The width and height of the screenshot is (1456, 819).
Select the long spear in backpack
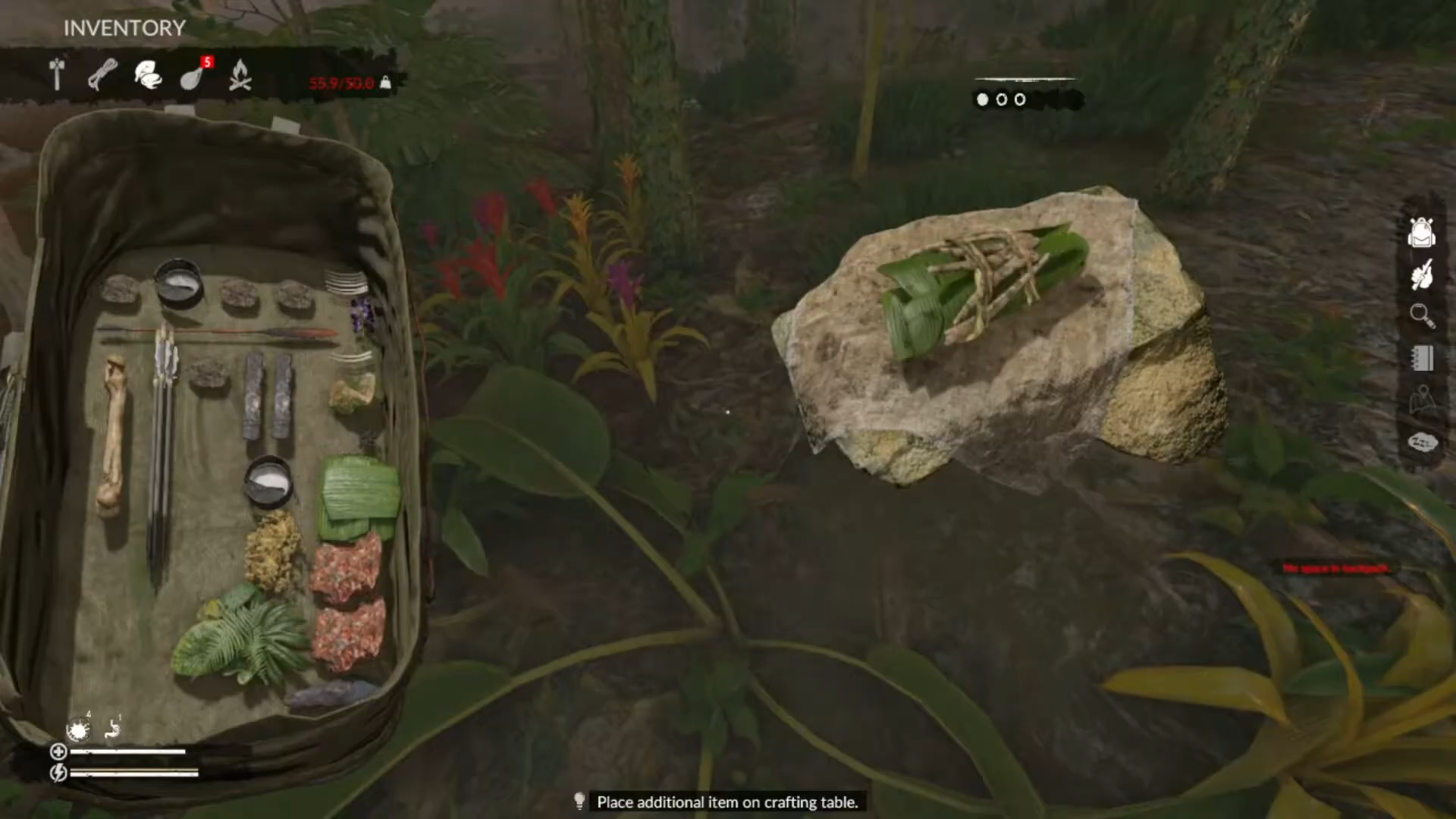[x=220, y=331]
